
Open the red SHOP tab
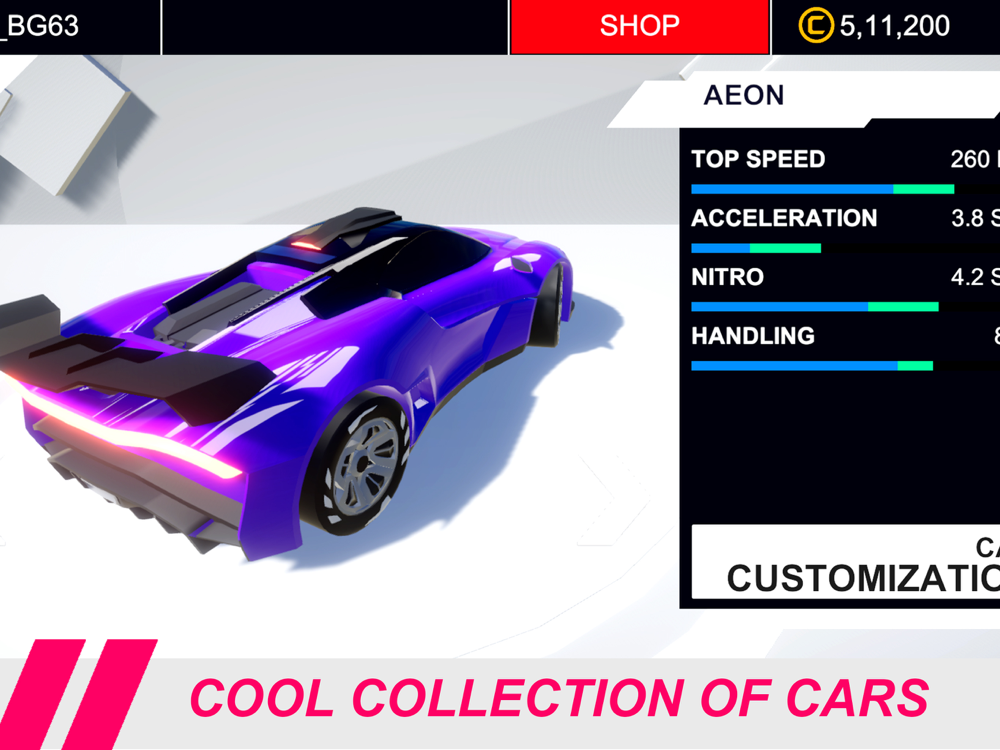click(639, 27)
